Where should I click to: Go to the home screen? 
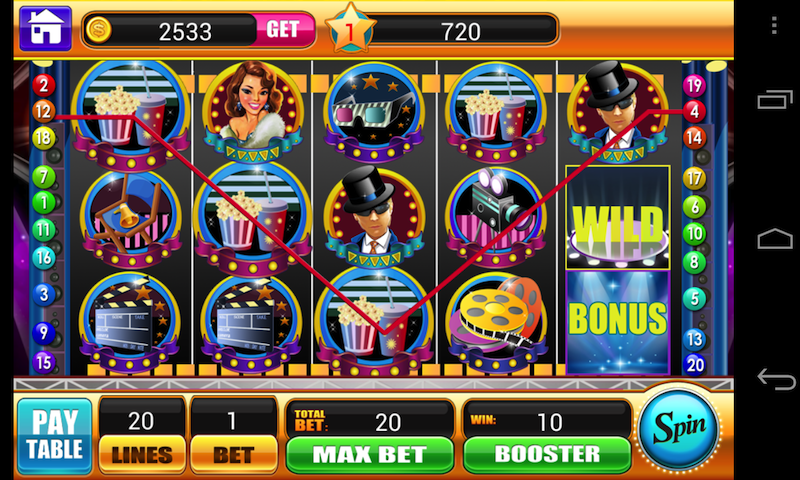(44, 28)
